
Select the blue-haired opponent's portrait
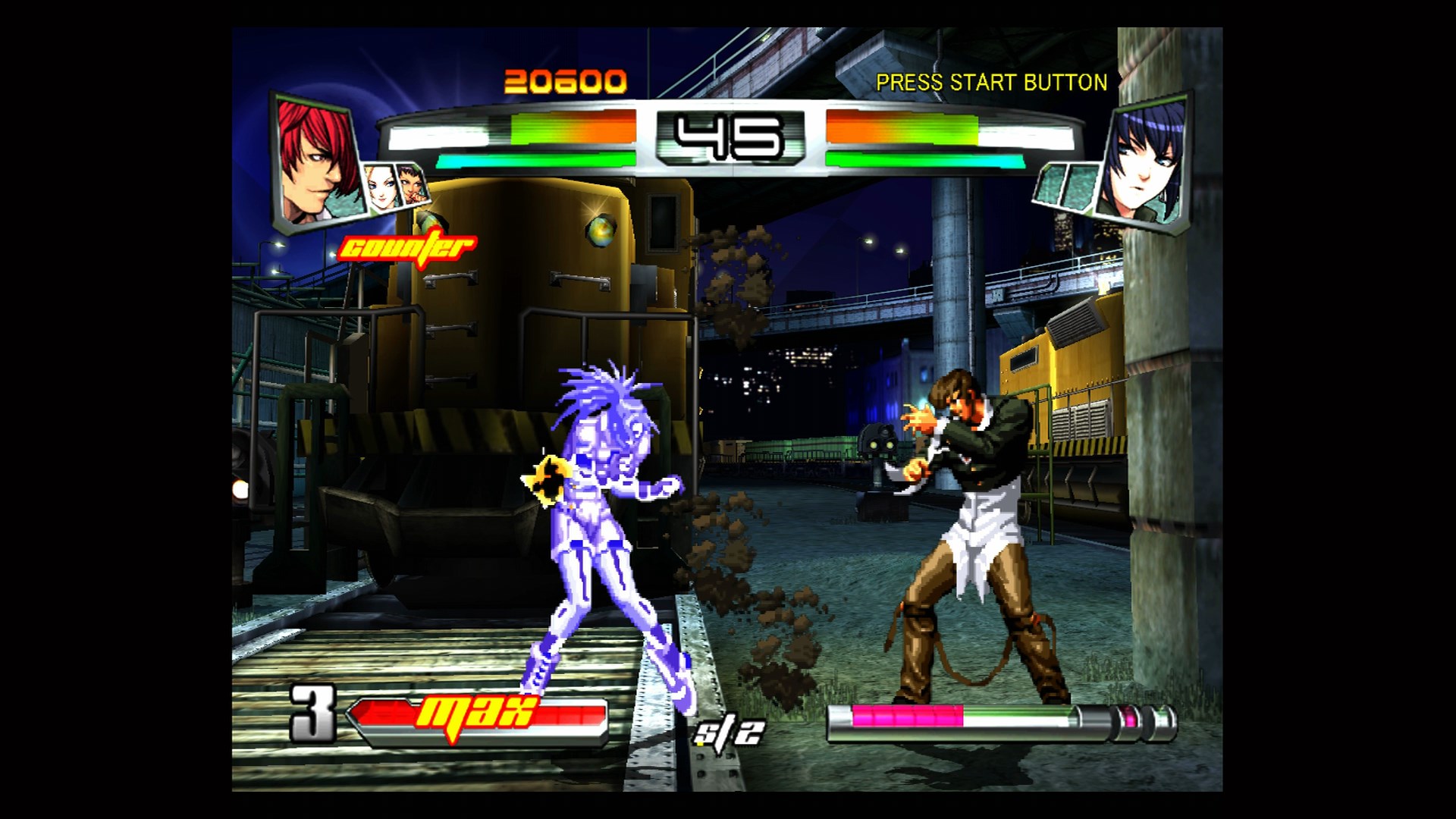coord(1145,163)
